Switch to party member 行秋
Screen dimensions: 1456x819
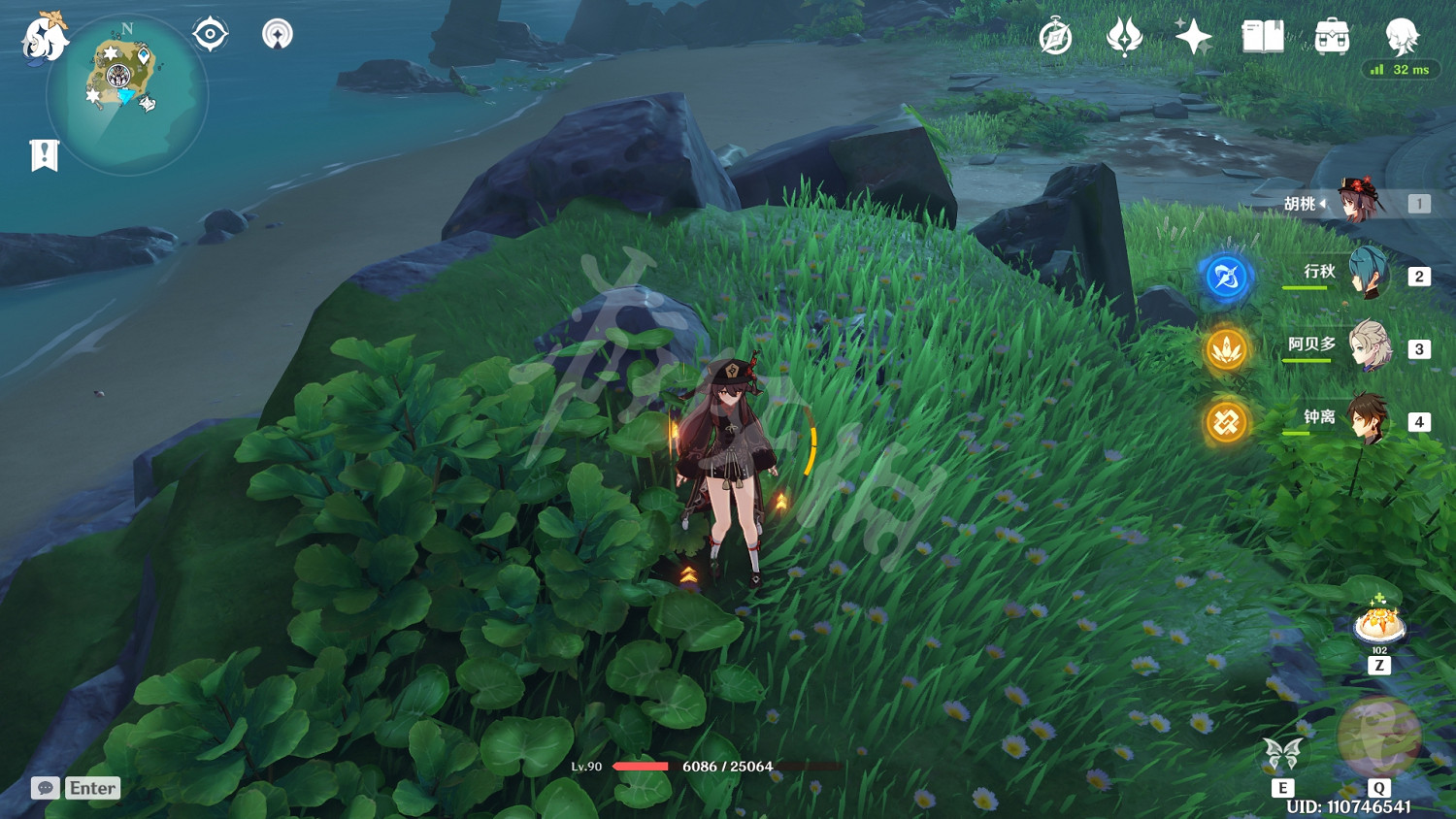[1369, 275]
